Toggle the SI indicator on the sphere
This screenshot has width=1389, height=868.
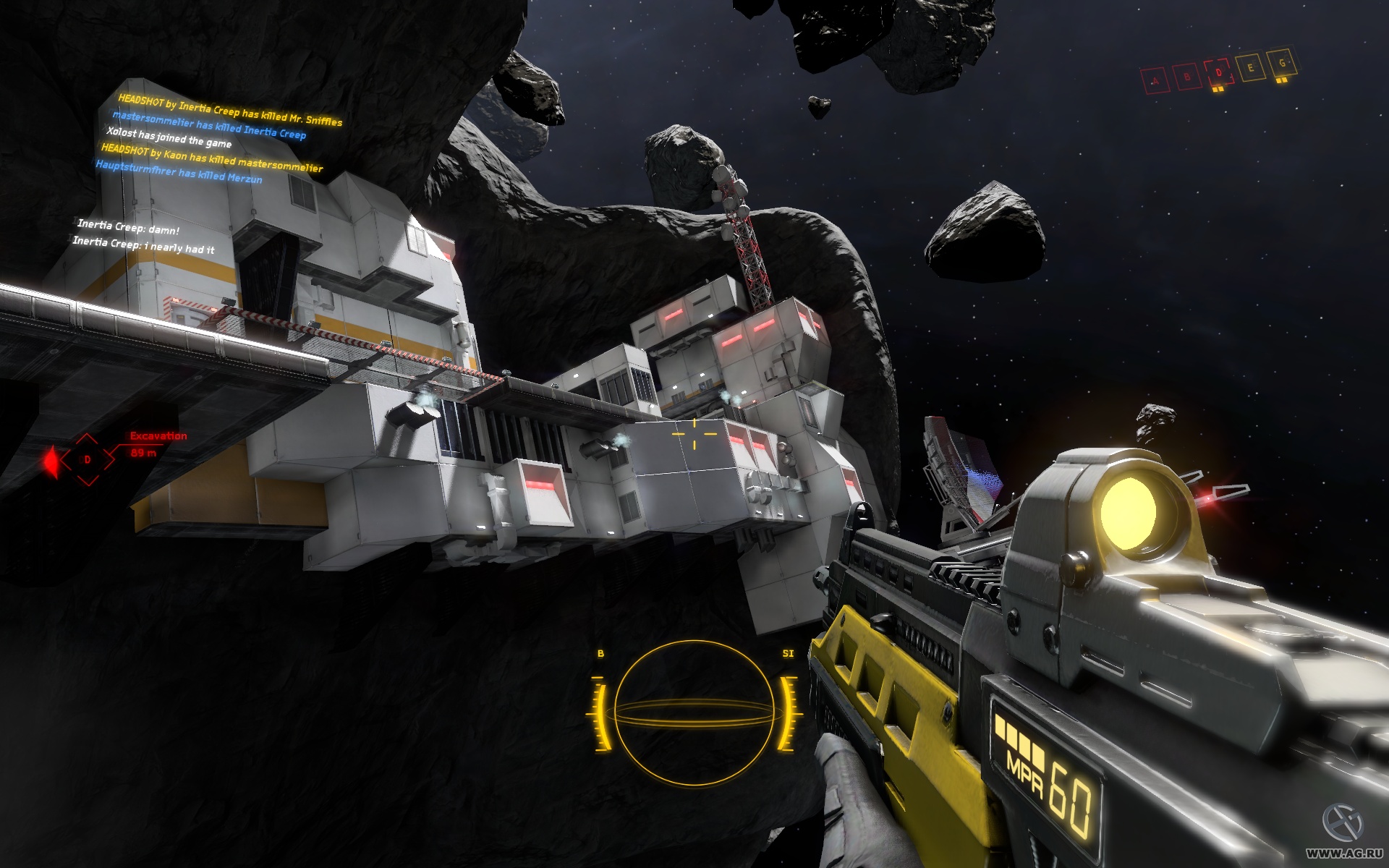click(x=789, y=652)
